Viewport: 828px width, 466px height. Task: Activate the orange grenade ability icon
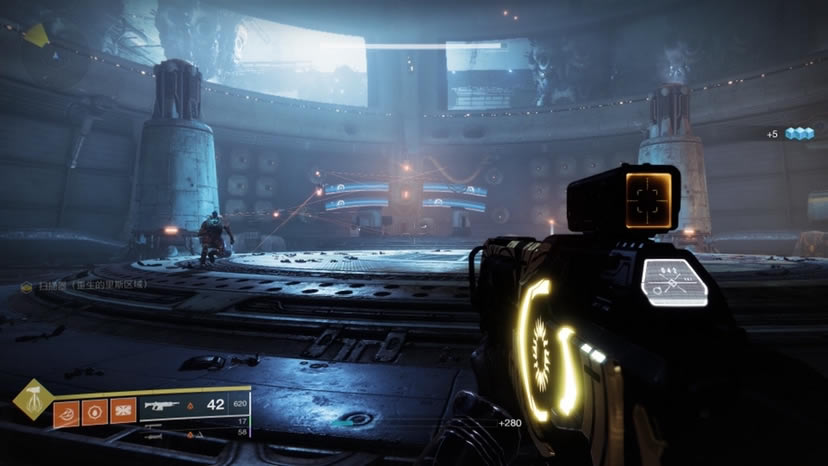pyautogui.click(x=66, y=411)
